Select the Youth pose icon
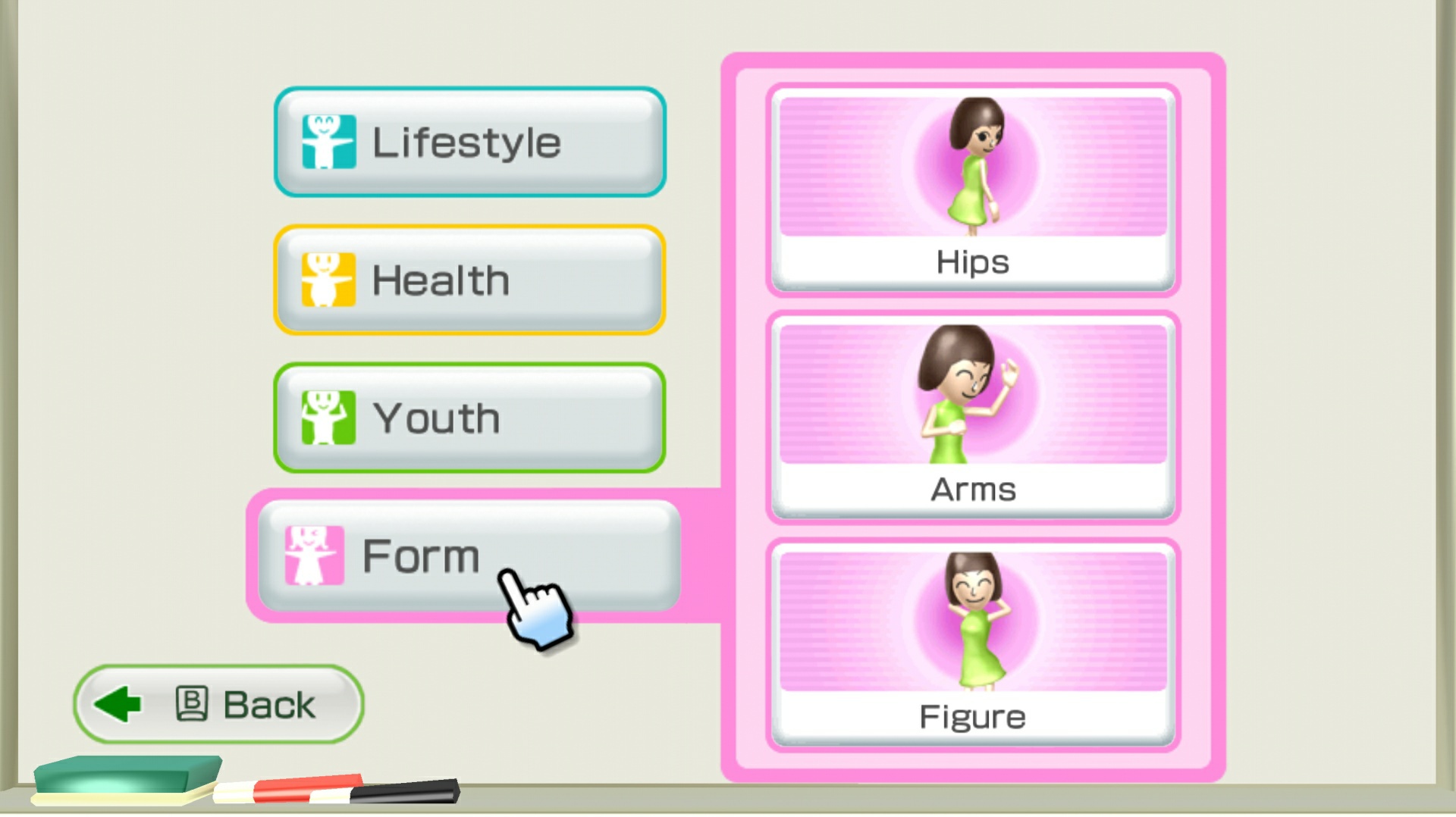1456x817 pixels. 326,416
